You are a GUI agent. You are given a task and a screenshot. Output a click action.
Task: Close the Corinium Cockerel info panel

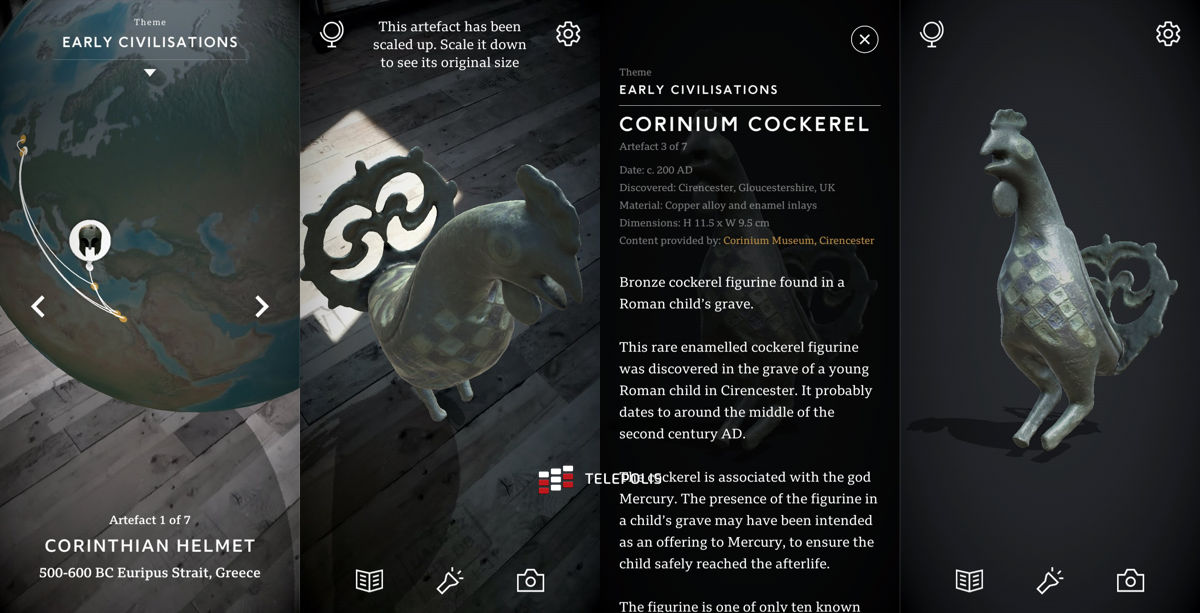pyautogui.click(x=864, y=39)
